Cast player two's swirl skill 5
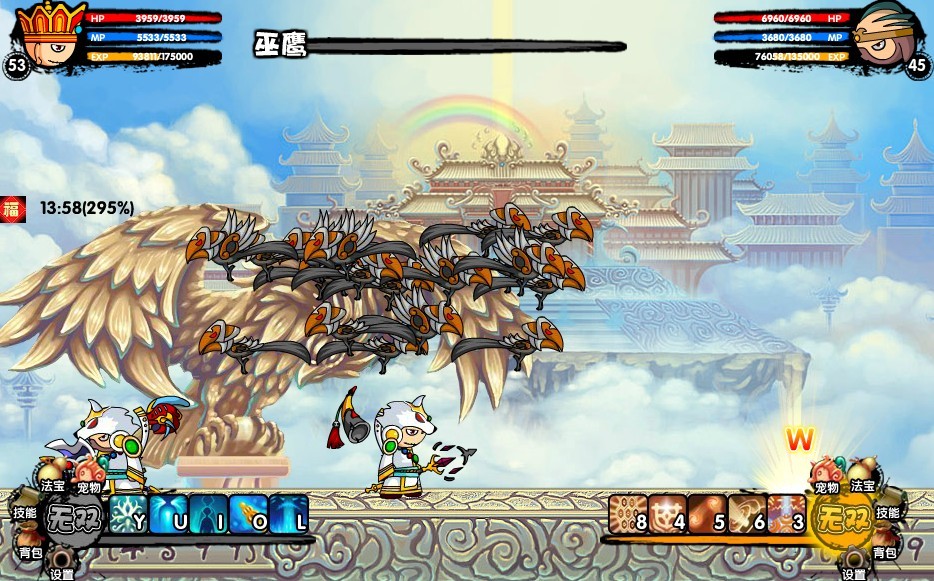 pos(707,513)
